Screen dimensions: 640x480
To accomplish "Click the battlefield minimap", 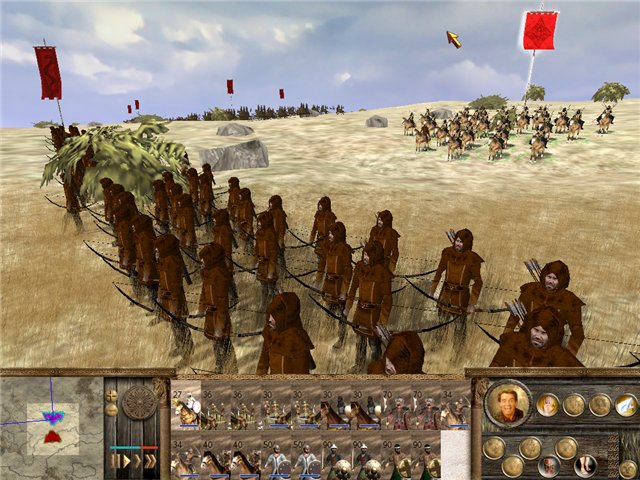I will click(51, 424).
